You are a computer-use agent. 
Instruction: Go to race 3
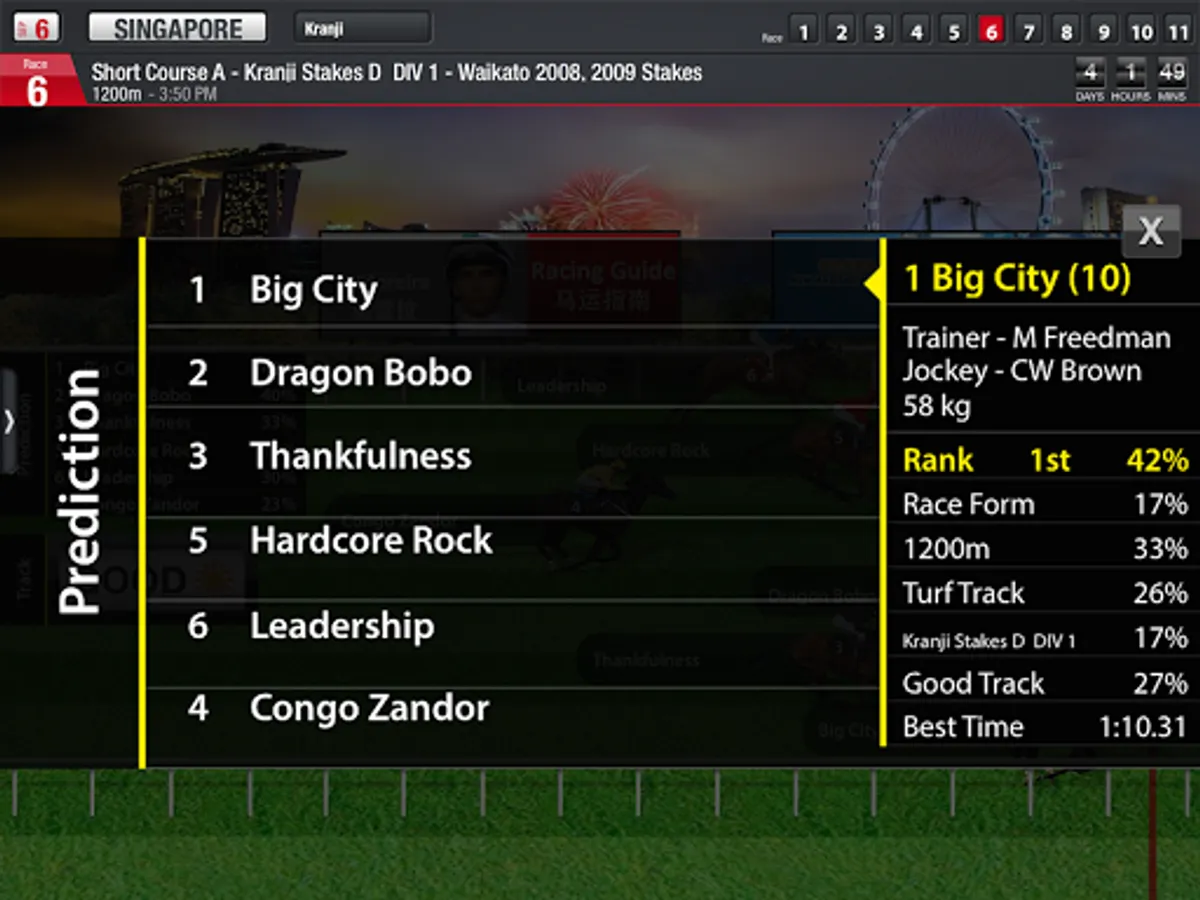[x=878, y=30]
